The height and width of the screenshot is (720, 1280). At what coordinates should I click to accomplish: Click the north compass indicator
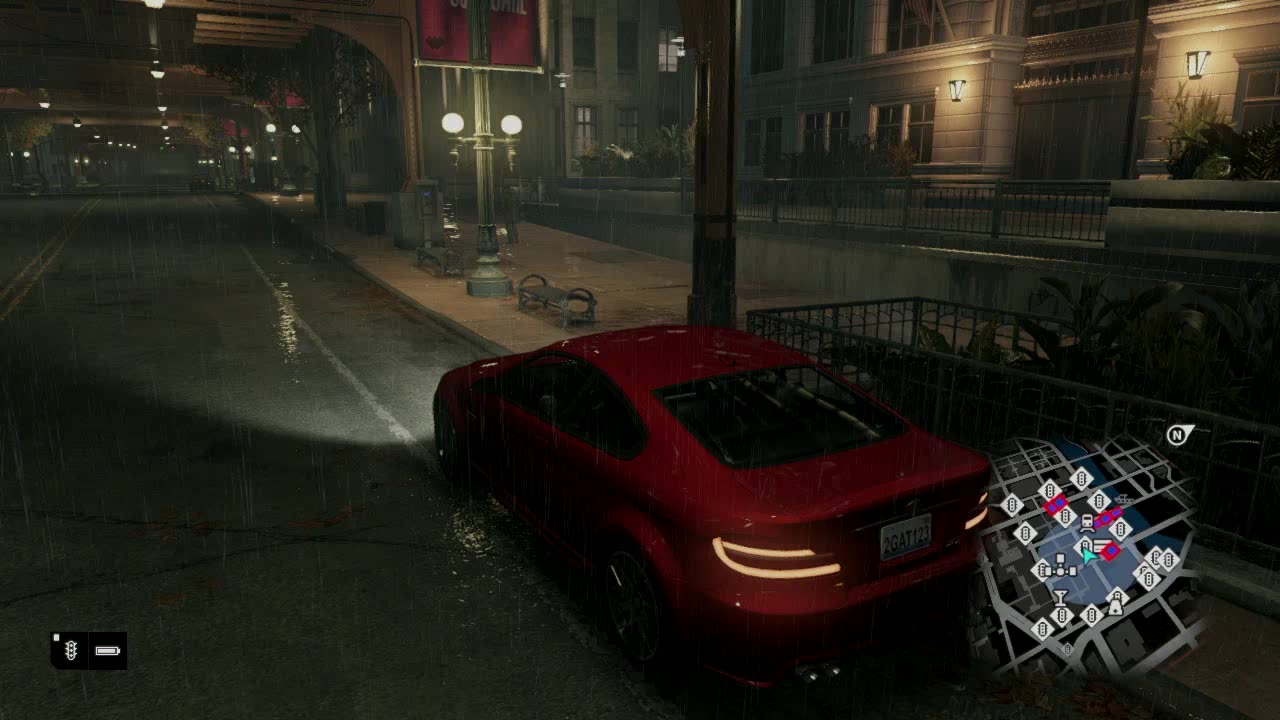(x=1178, y=434)
